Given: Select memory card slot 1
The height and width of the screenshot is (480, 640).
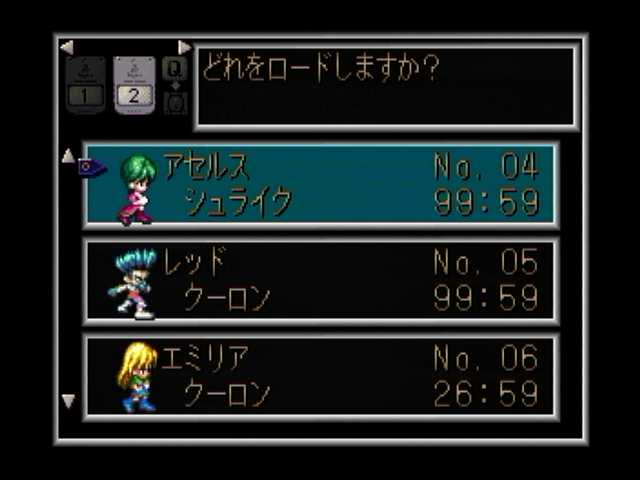Looking at the screenshot, I should click(85, 84).
